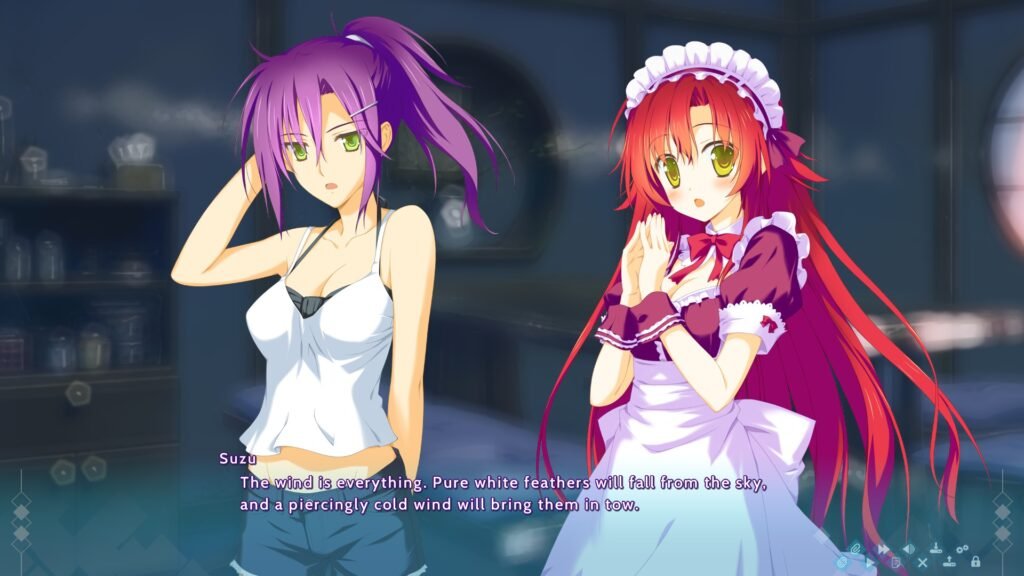Click the paperclip icon in the dialogue toolbar

(856, 549)
